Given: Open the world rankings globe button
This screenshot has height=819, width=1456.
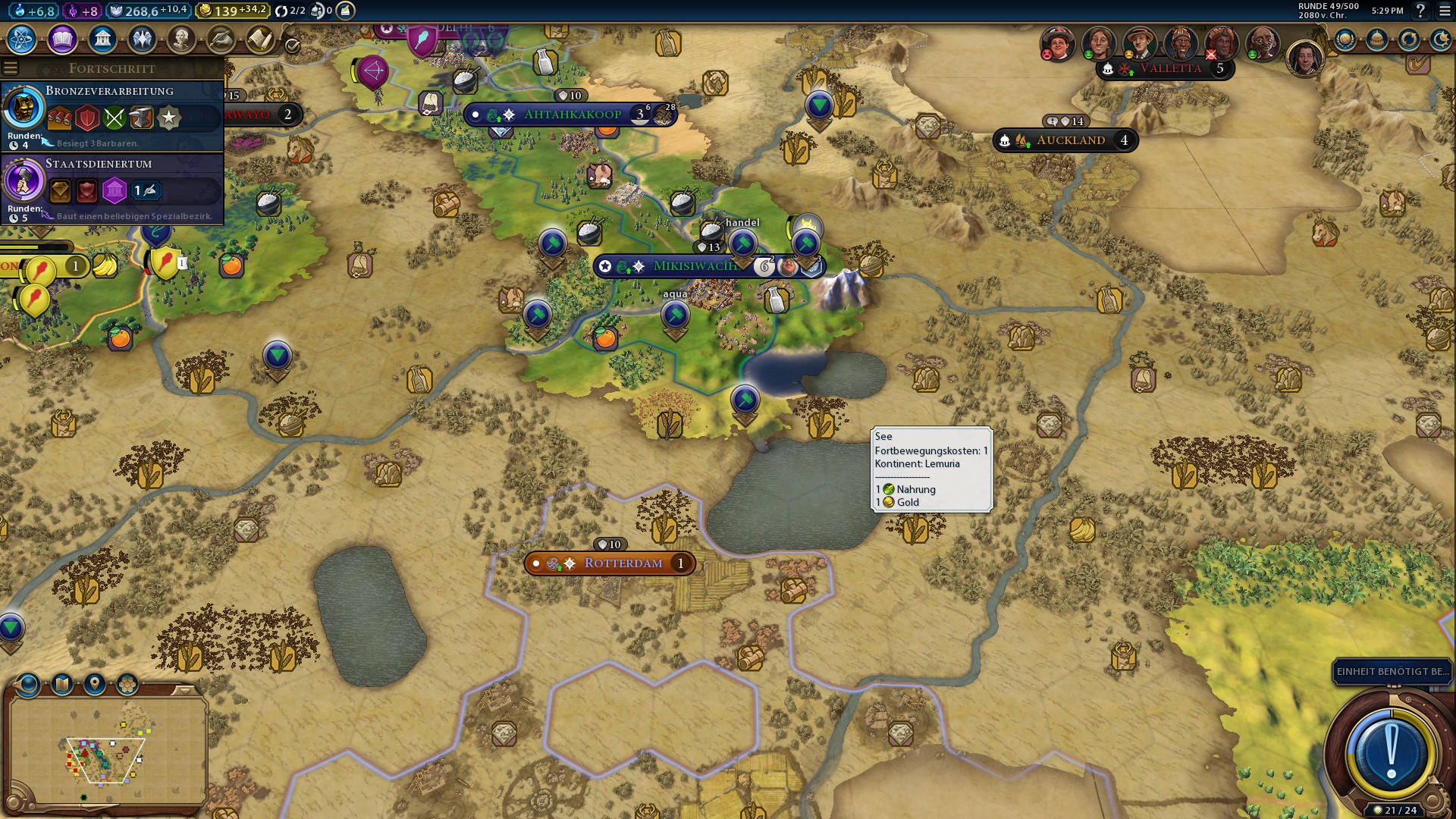Looking at the screenshot, I should [1345, 39].
